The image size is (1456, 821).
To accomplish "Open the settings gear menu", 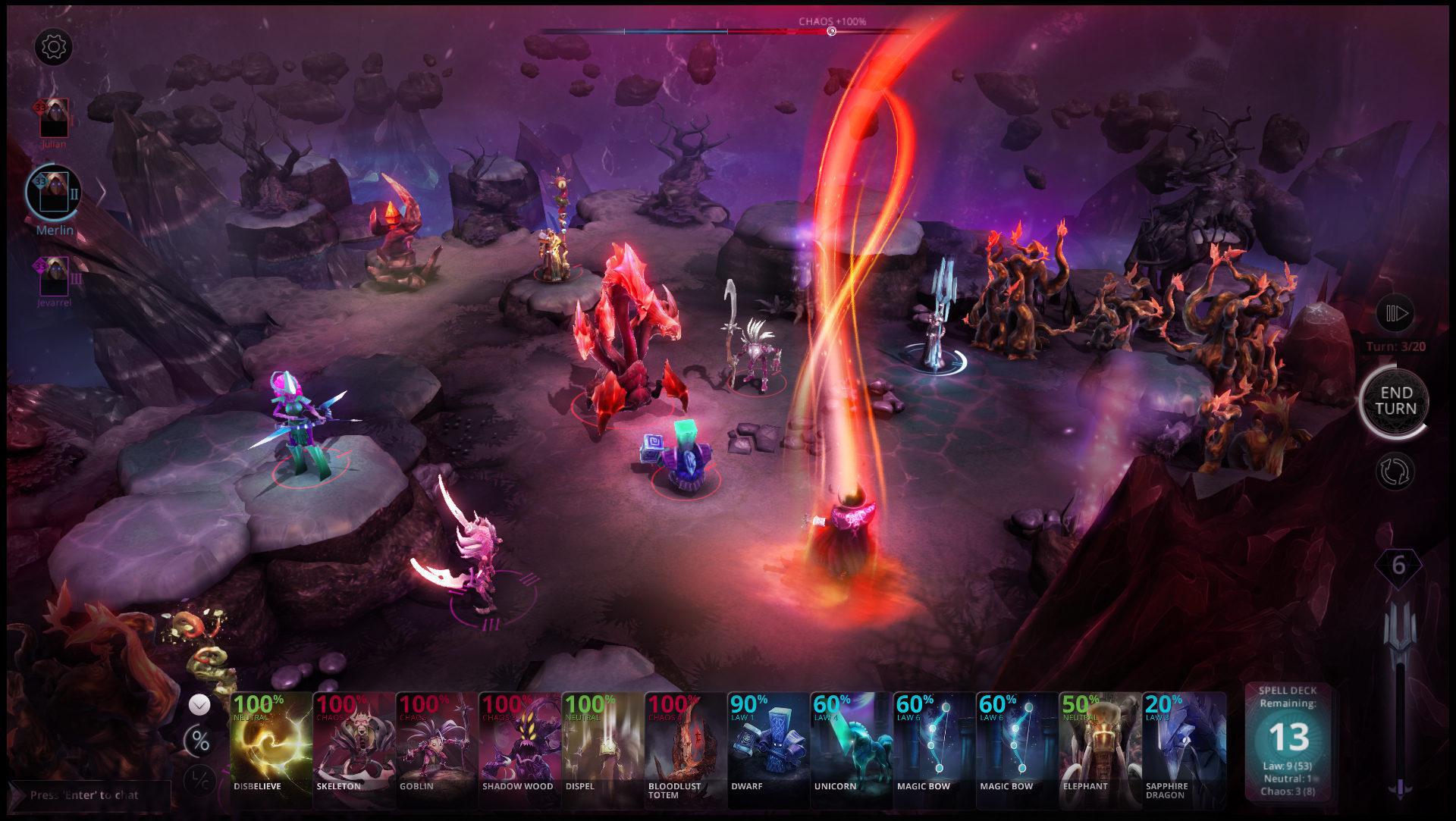I will [53, 47].
